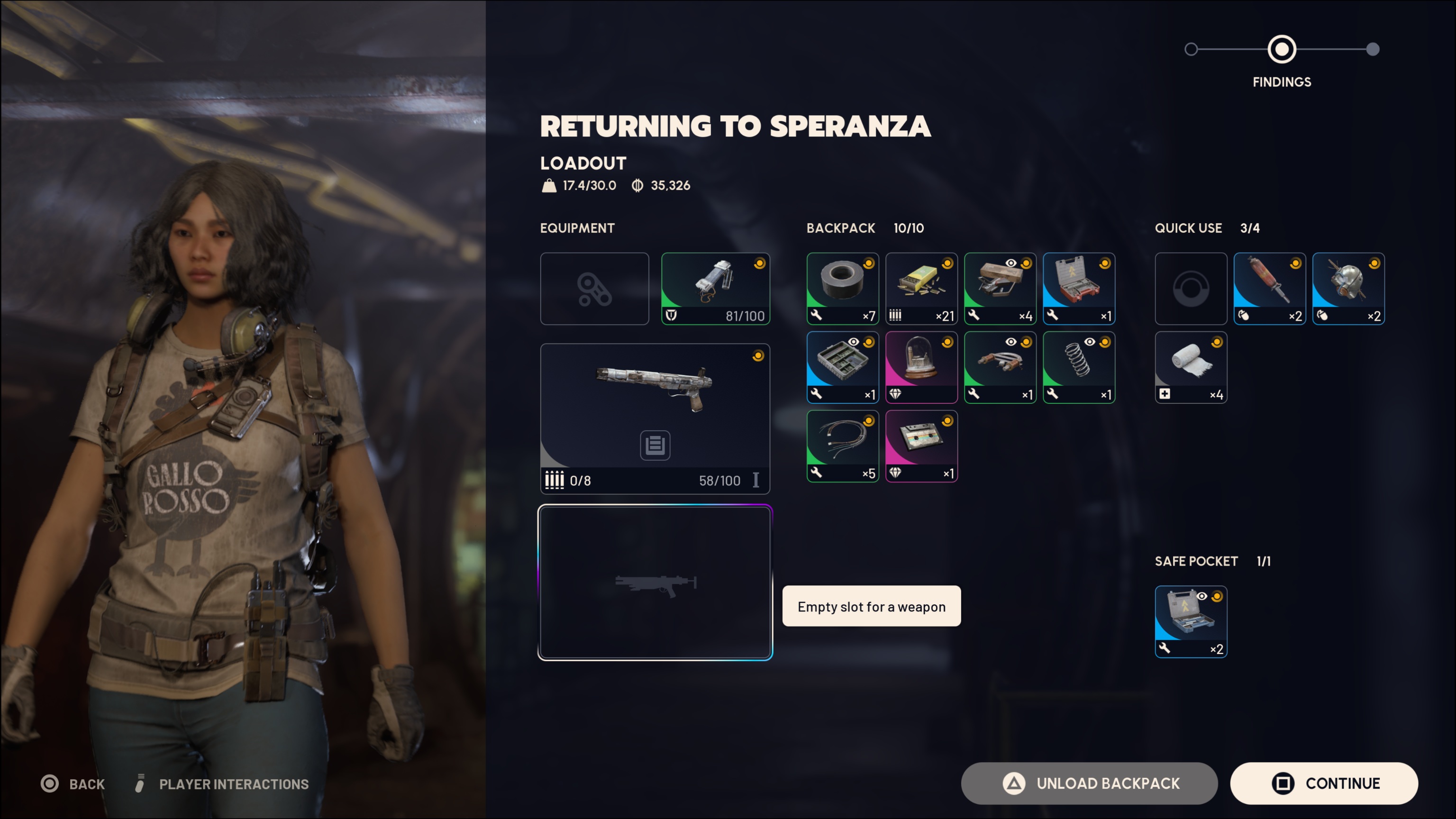The height and width of the screenshot is (819, 1456).
Task: Select the wires bundle stack
Action: (x=842, y=446)
